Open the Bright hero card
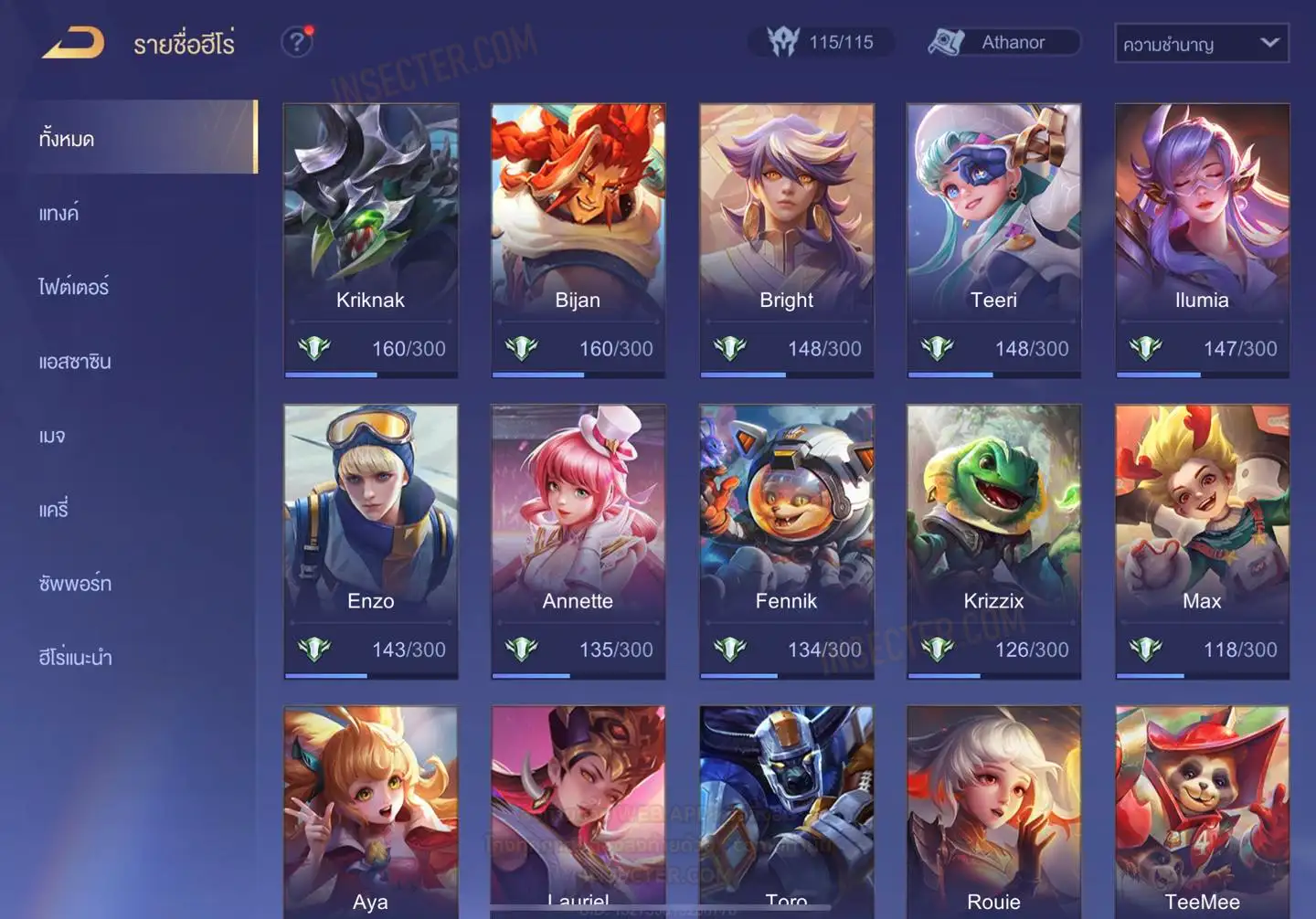This screenshot has height=919, width=1316. pos(786,239)
